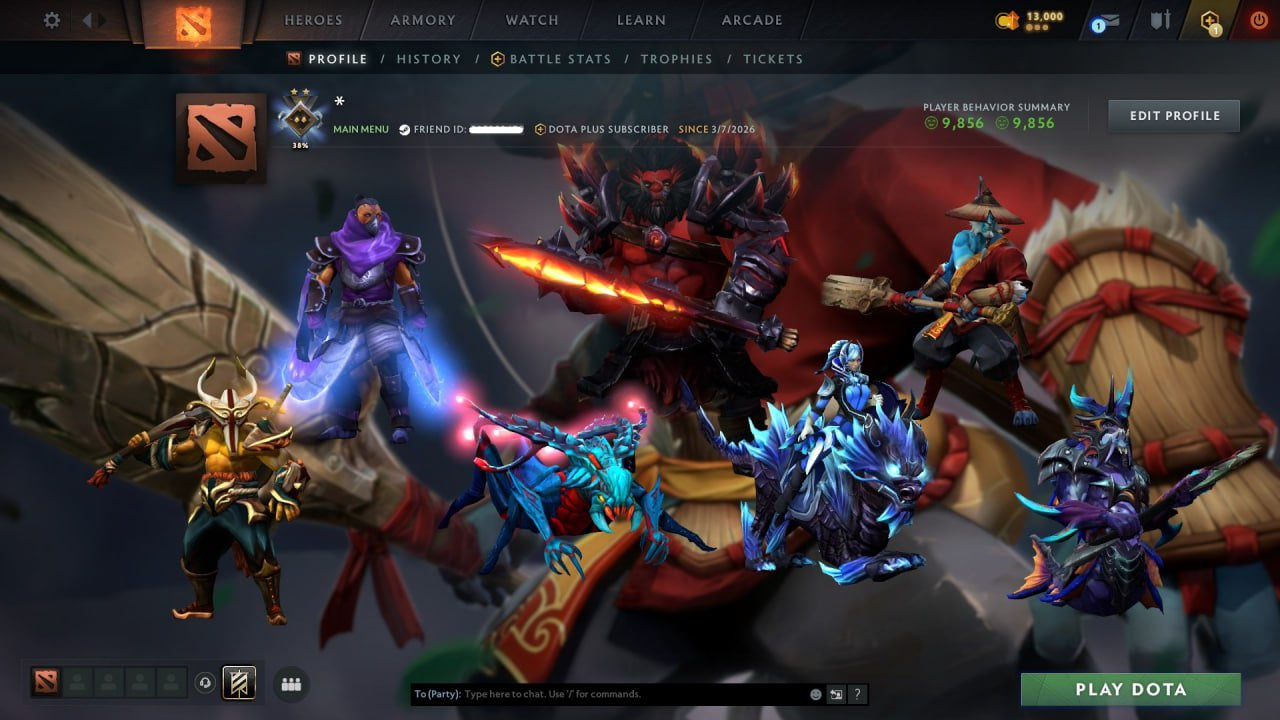Screen dimensions: 1280x720
Task: Open the BATTLE STATS tab
Action: (560, 59)
